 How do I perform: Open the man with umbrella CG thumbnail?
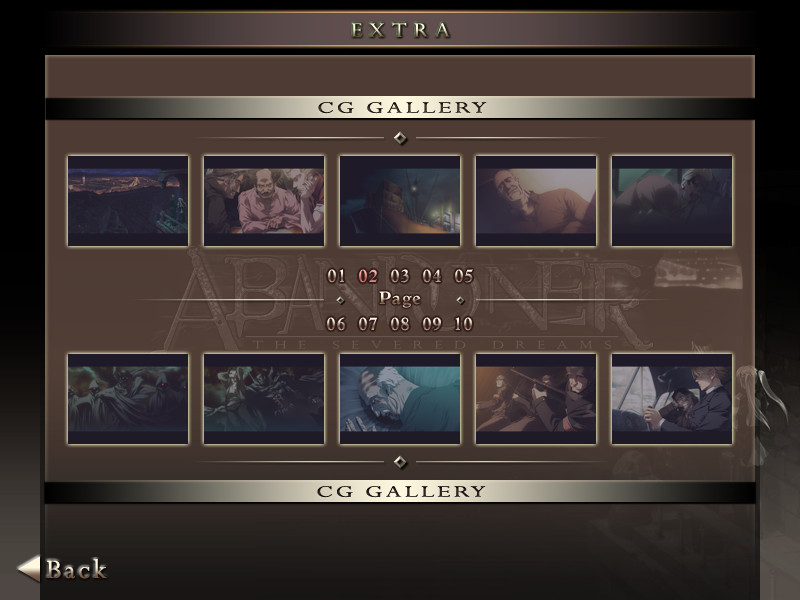[672, 399]
